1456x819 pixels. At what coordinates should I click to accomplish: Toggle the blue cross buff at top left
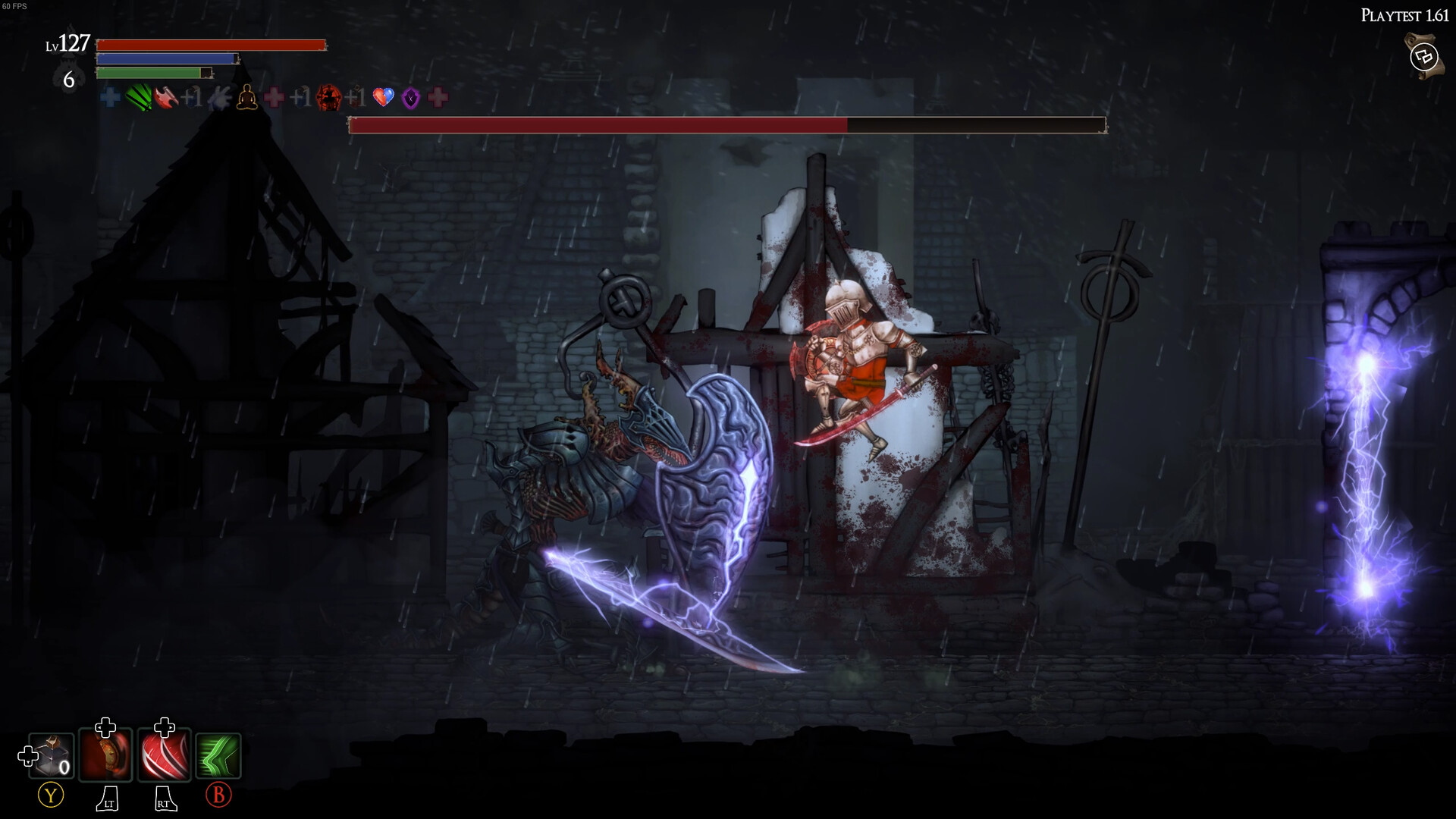[108, 99]
